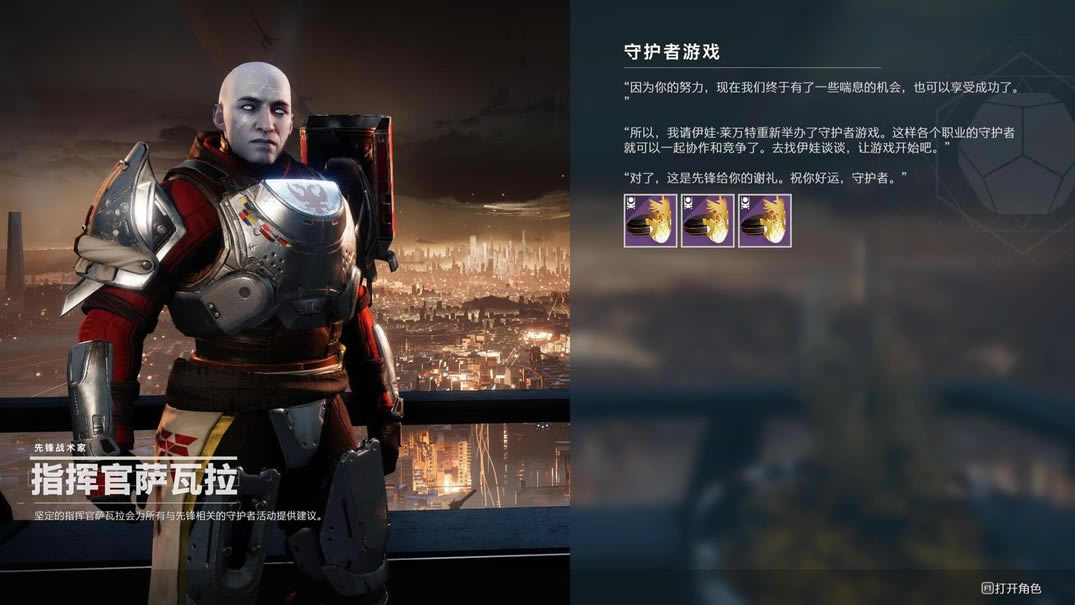Viewport: 1075px width, 605px height.
Task: Choose the third Vanguard reward item
Action: [765, 221]
